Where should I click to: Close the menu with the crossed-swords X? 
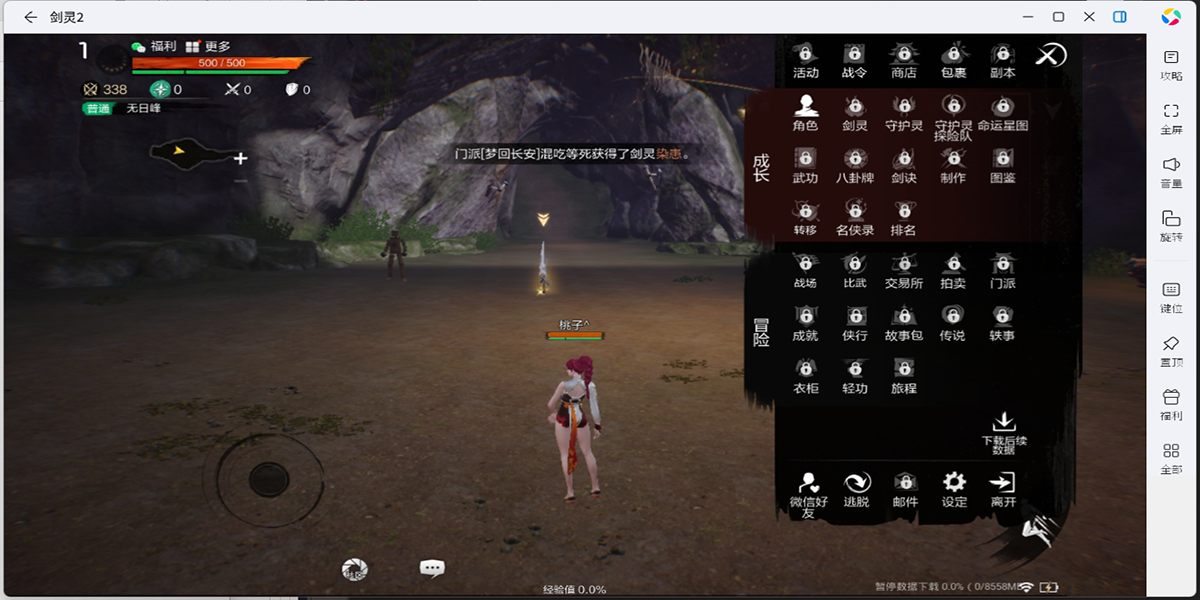(x=1050, y=55)
